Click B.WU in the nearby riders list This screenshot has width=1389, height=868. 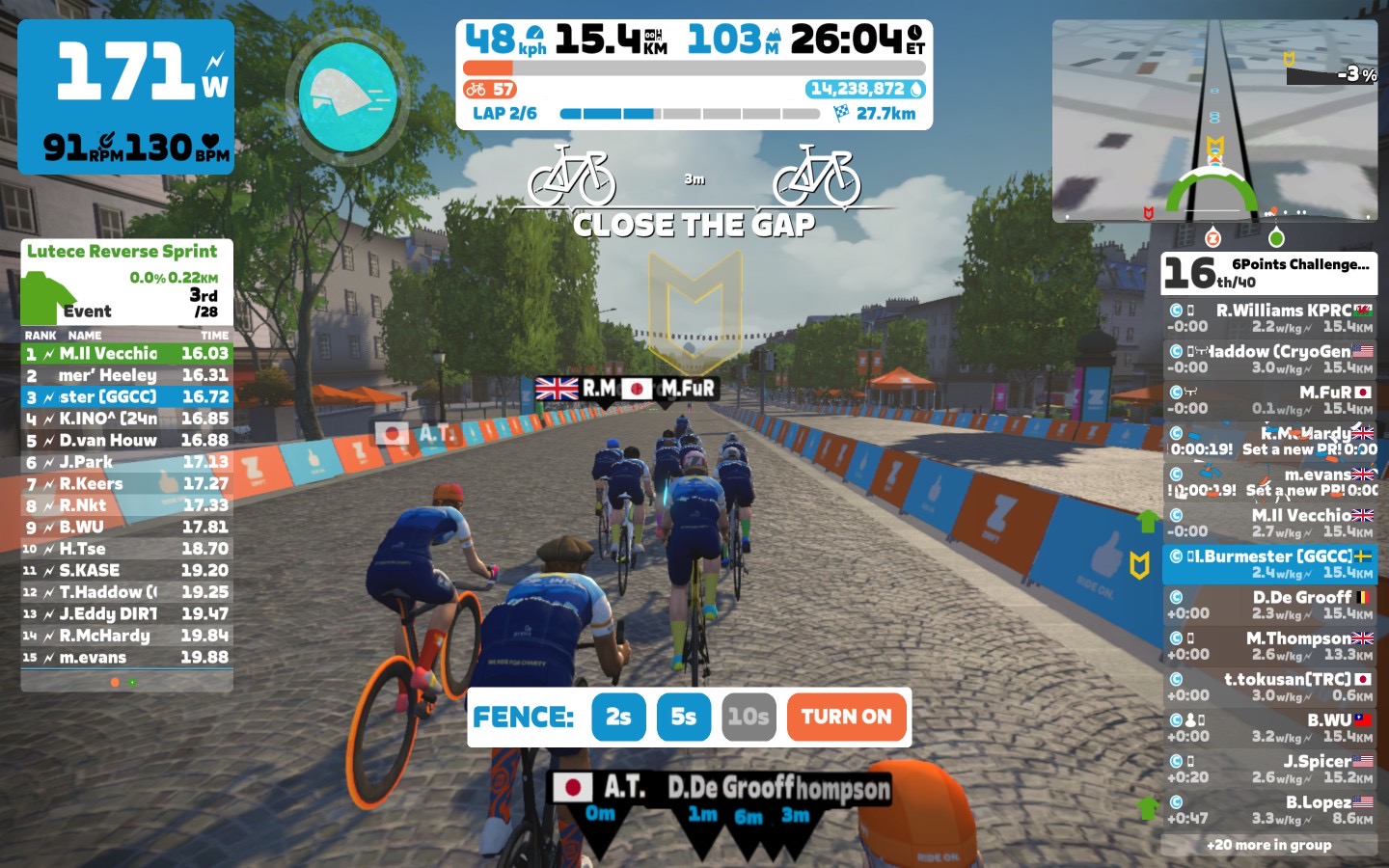coord(1269,728)
